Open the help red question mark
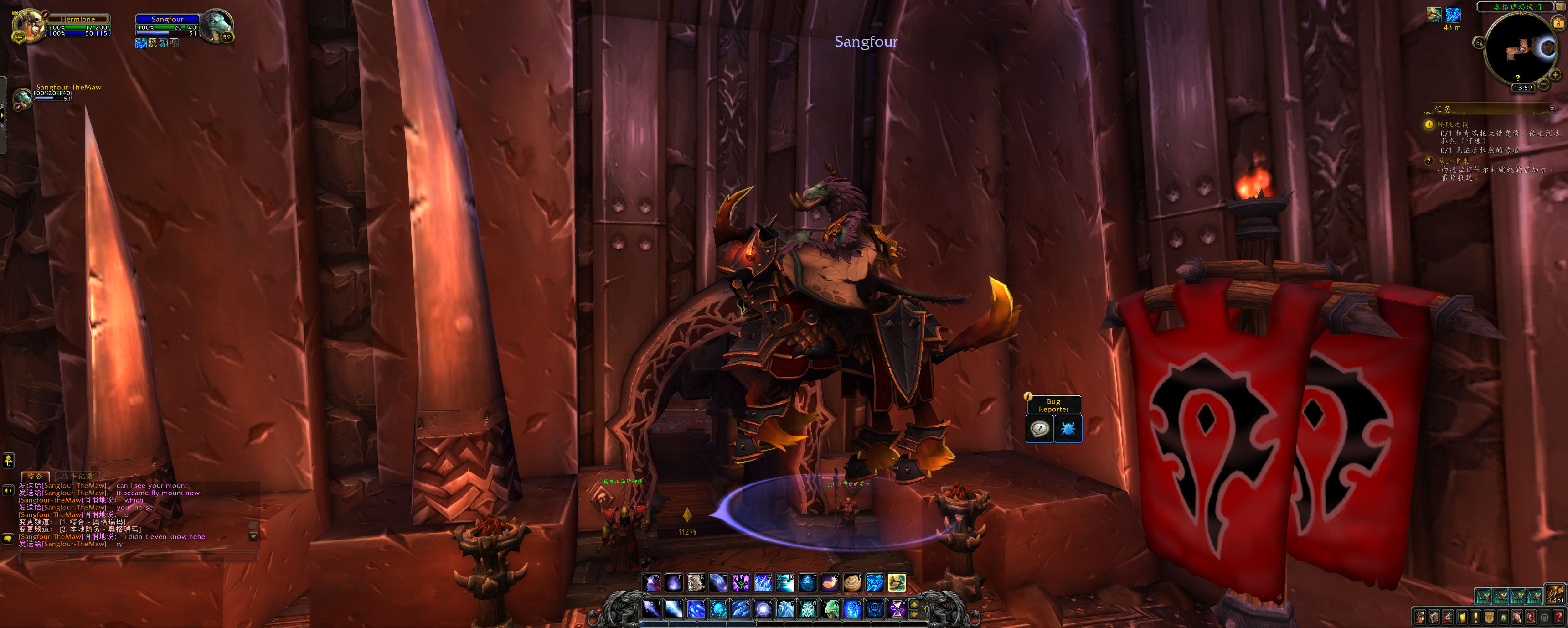Viewport: 1568px width, 628px height. point(1558,617)
